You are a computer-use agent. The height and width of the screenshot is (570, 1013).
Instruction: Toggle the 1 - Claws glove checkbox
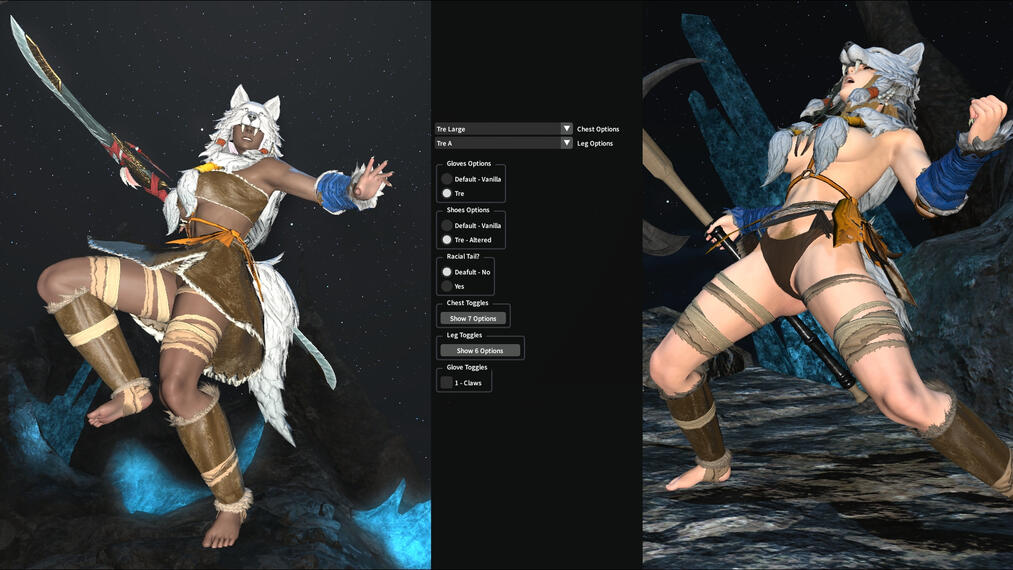coord(447,382)
